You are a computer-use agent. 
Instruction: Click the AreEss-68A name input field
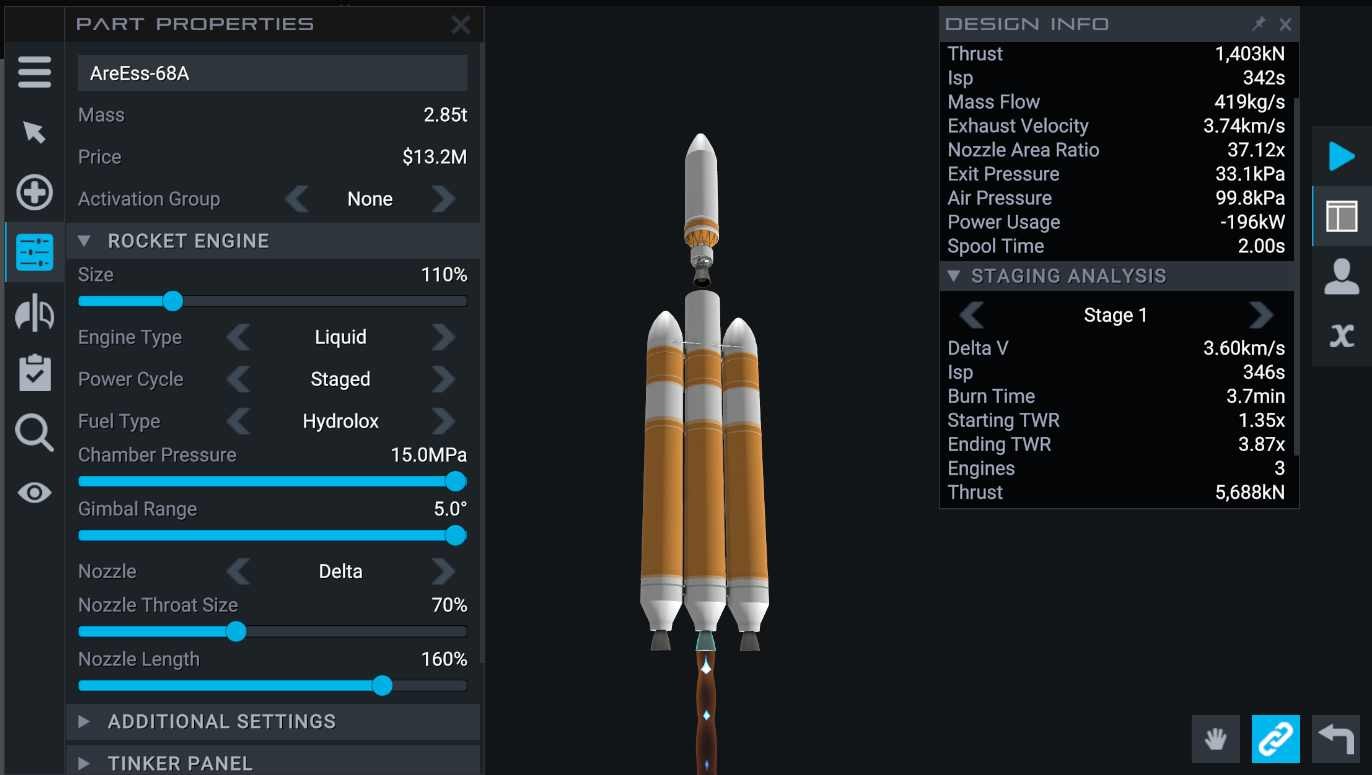pos(272,72)
